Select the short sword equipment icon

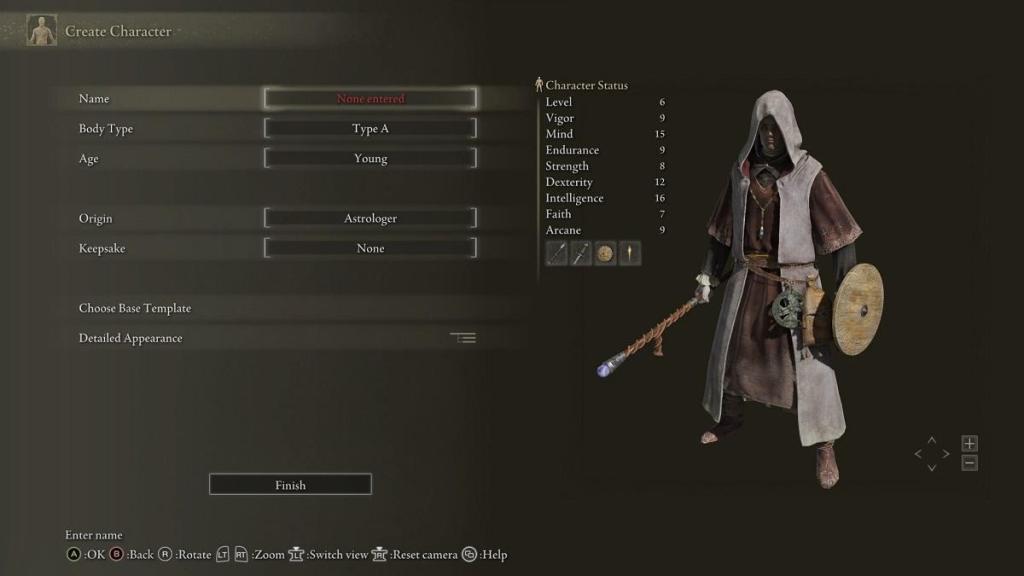(581, 254)
